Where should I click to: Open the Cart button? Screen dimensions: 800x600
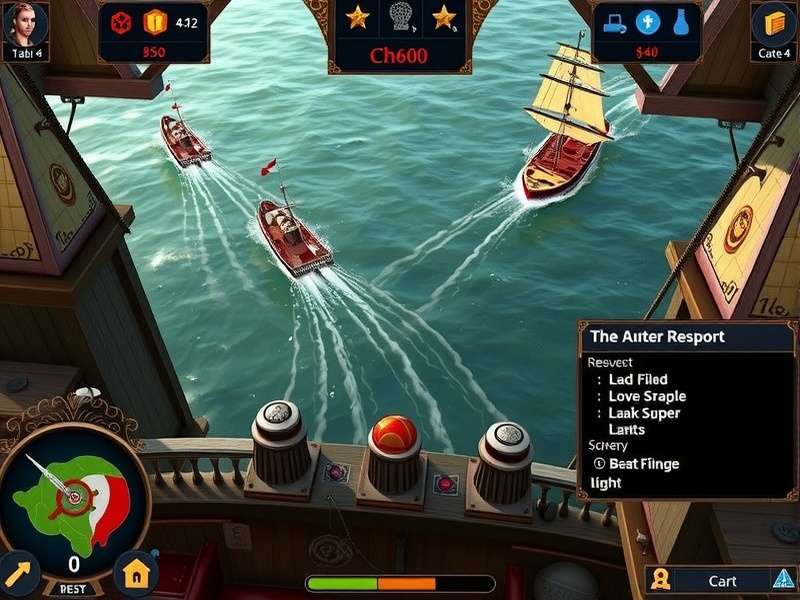click(x=722, y=581)
